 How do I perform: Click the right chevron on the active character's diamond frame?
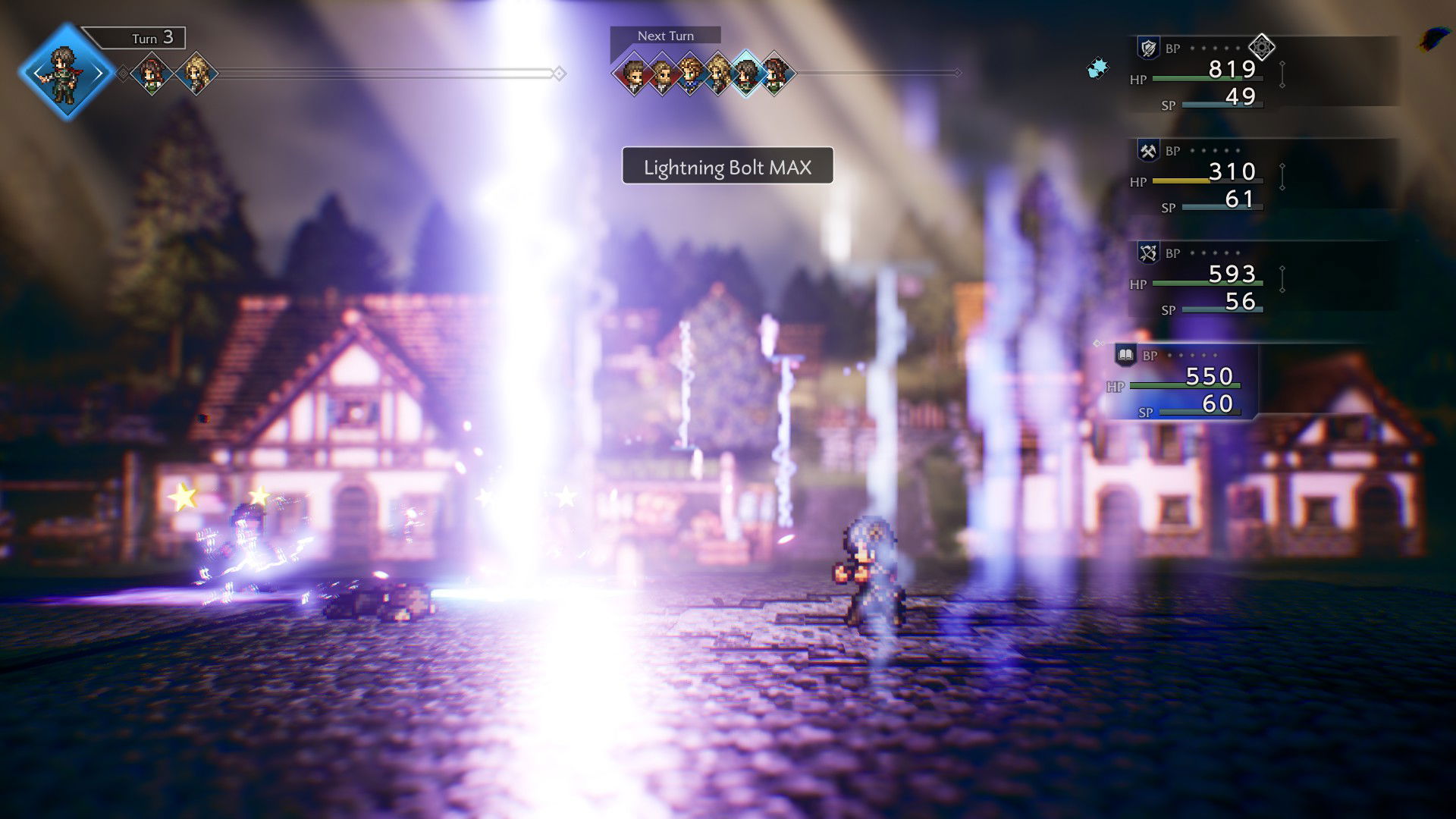(99, 74)
